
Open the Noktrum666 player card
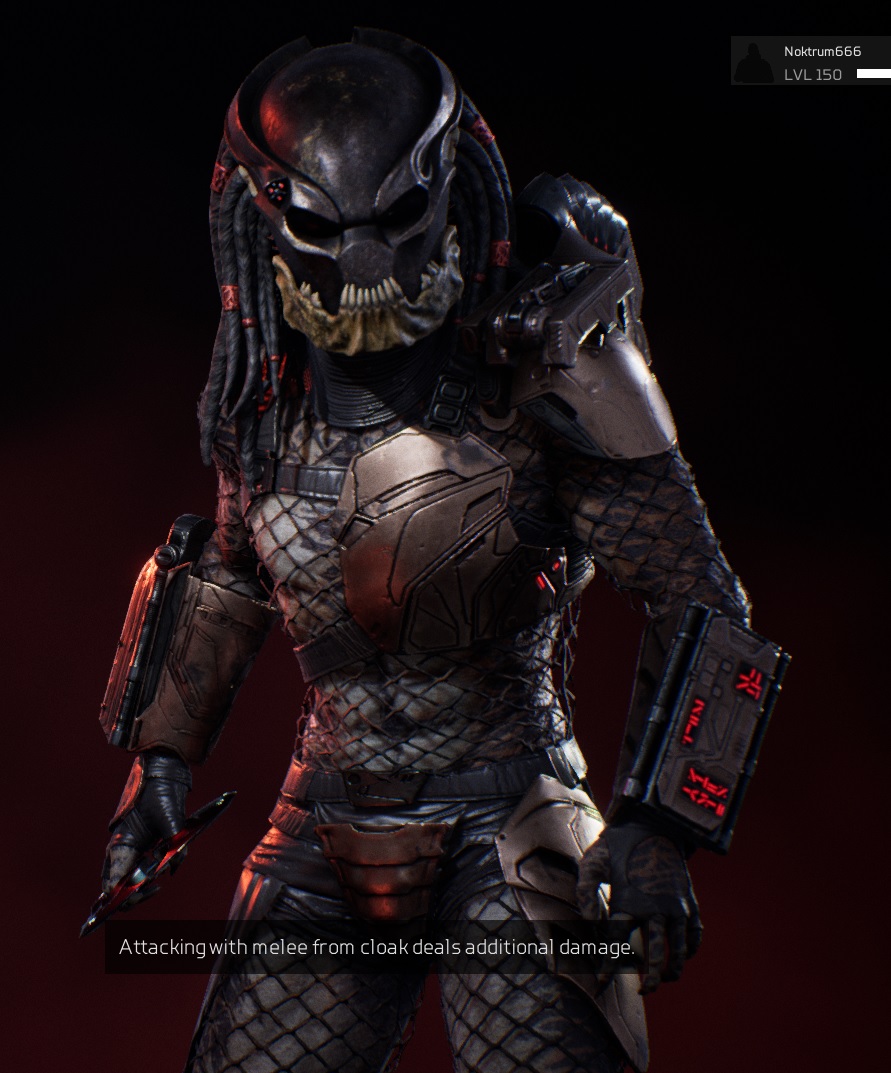[822, 52]
